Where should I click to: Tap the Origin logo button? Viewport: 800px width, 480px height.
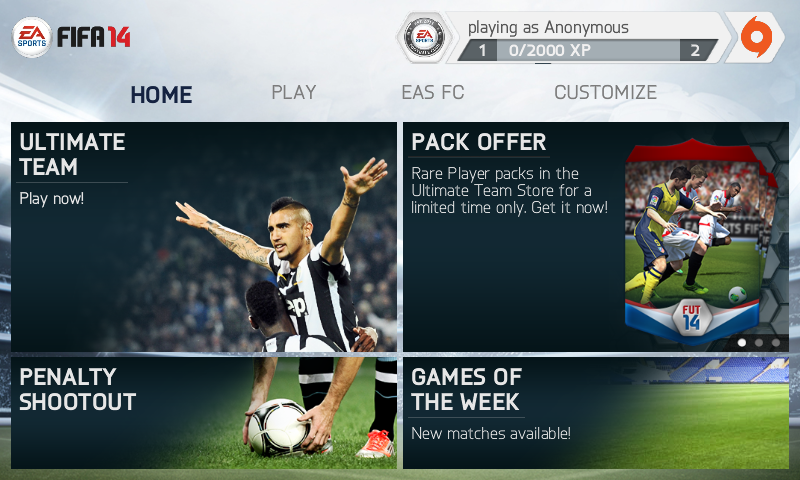[755, 37]
